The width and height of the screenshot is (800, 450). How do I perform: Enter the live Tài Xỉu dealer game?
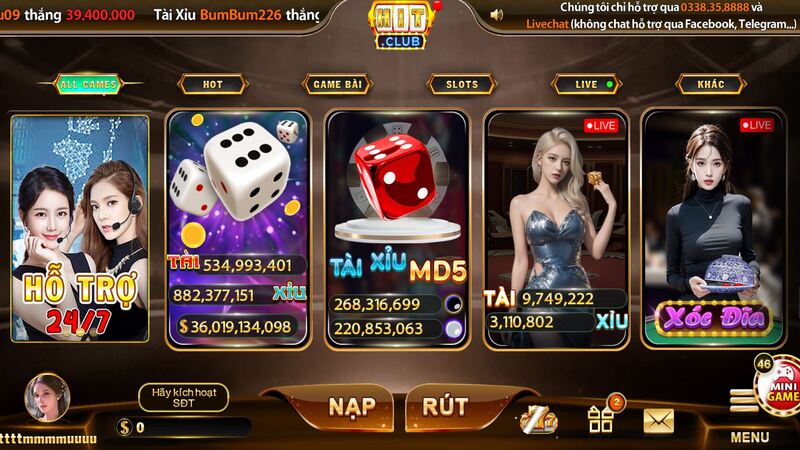point(556,228)
